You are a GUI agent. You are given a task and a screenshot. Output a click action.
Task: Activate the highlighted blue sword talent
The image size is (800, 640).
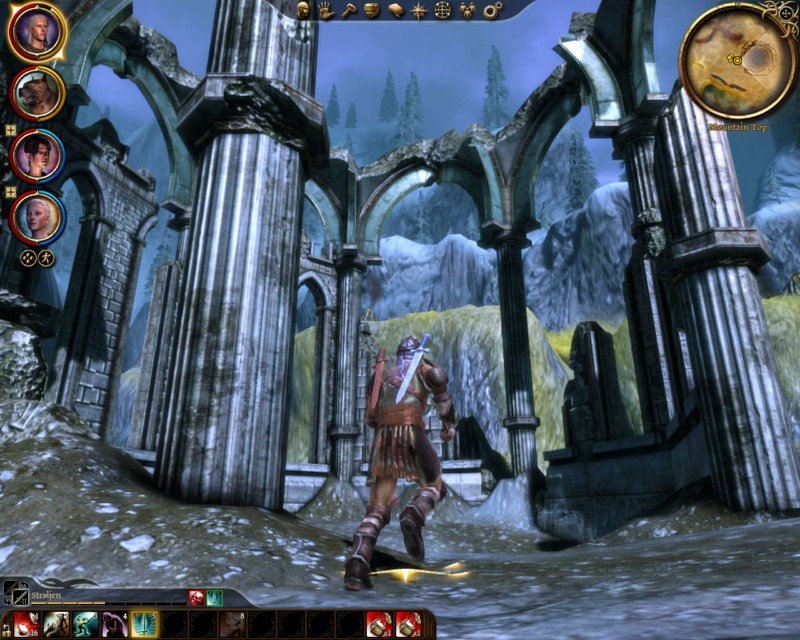144,624
